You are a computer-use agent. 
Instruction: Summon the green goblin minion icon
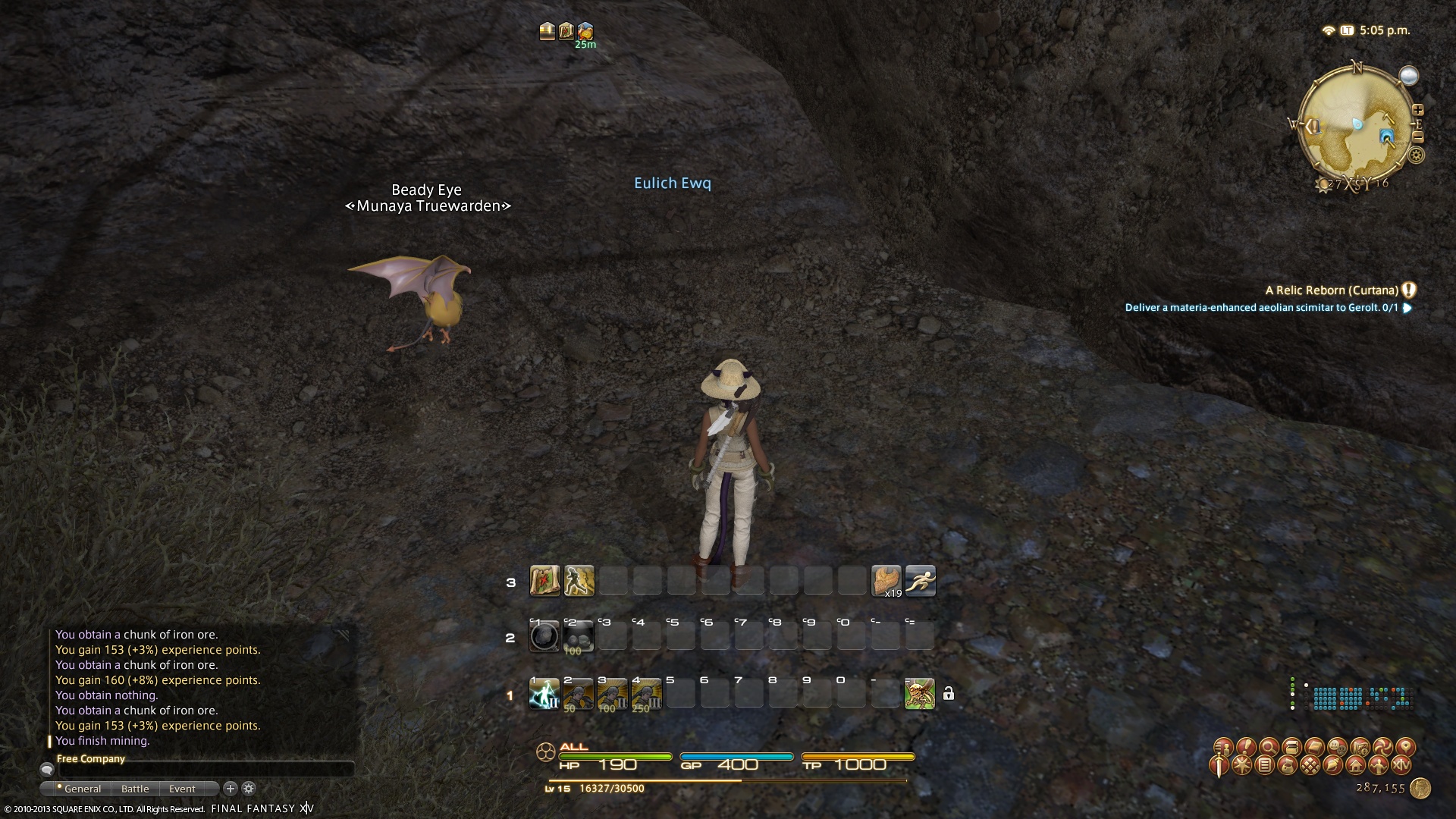click(919, 693)
